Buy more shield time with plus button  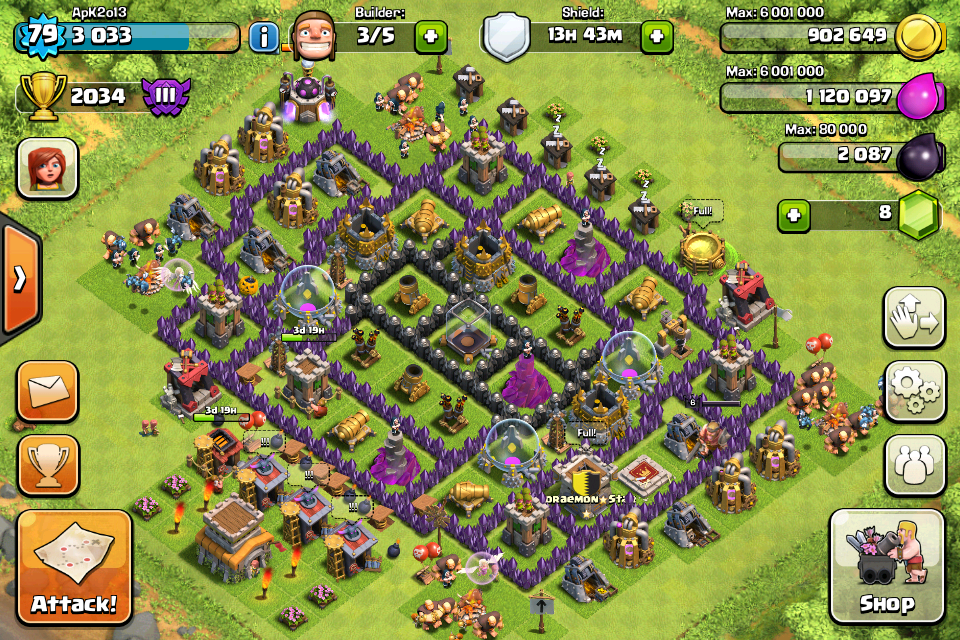tap(657, 37)
